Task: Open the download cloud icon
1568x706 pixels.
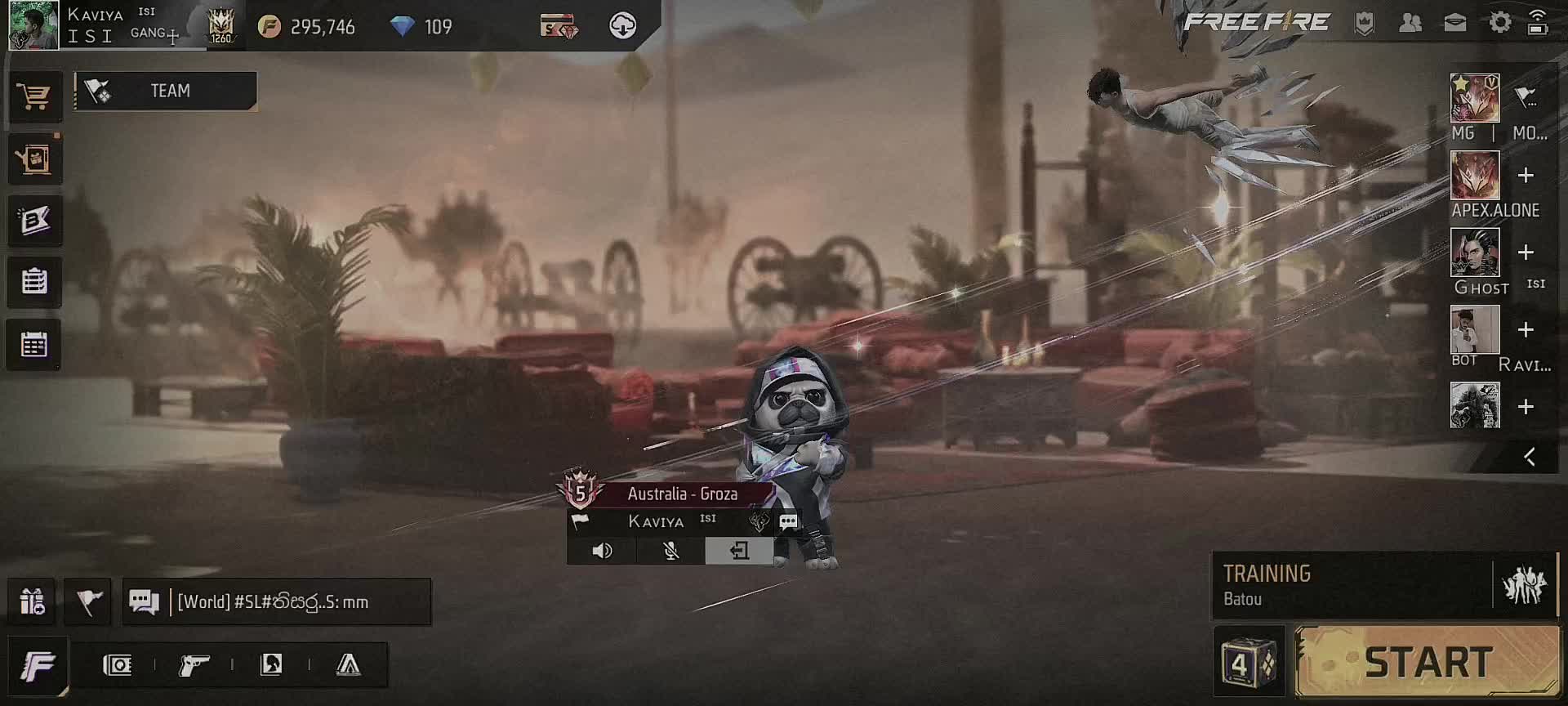Action: [x=622, y=26]
